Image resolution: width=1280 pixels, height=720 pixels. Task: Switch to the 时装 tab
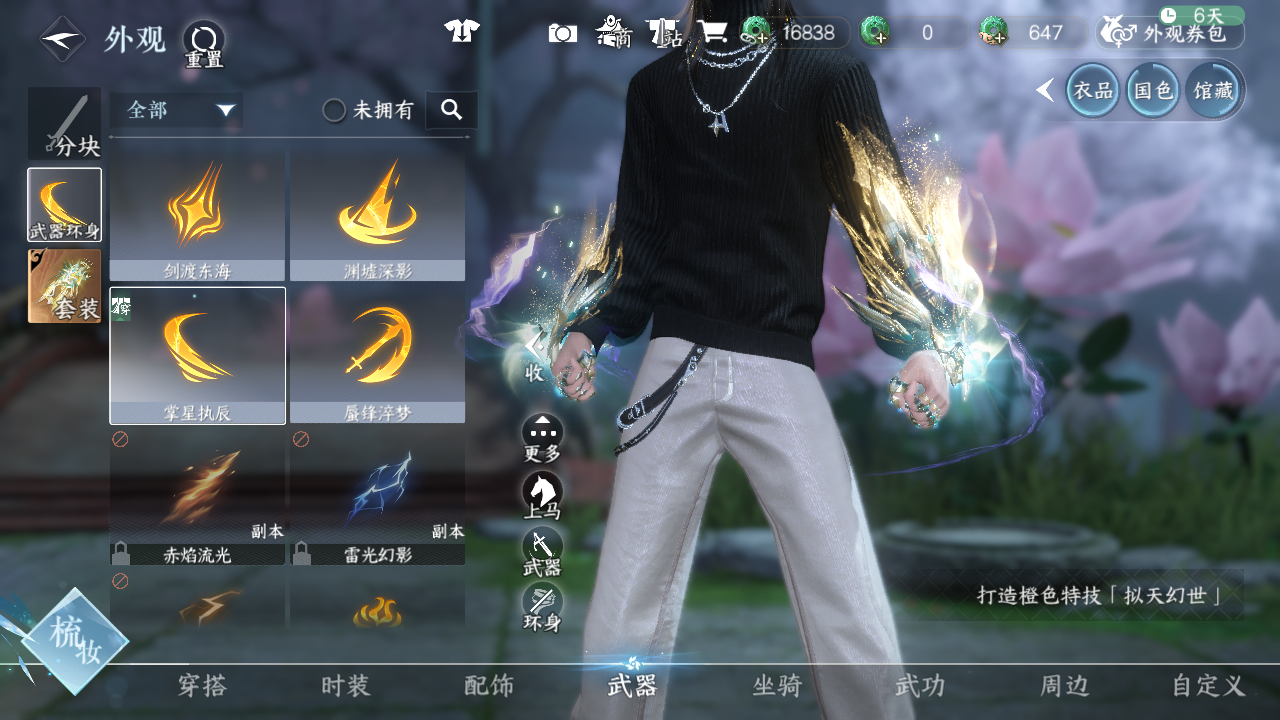click(346, 686)
